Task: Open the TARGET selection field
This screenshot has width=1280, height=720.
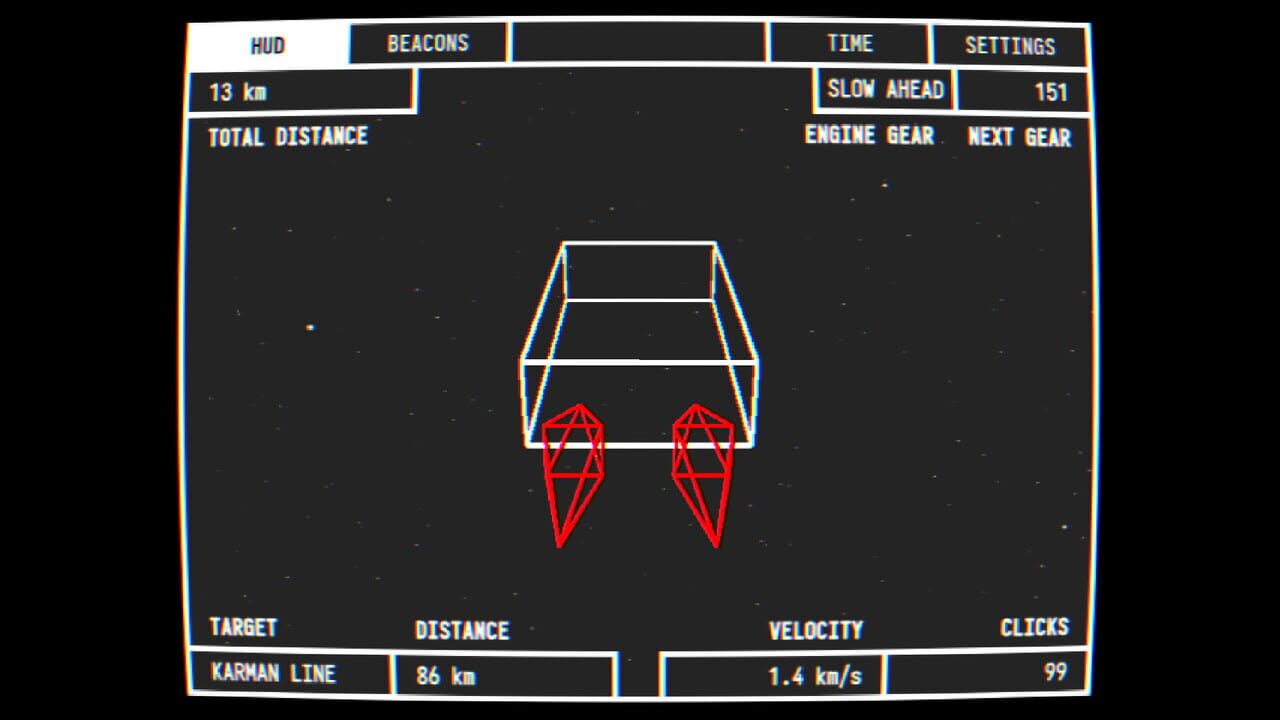Action: click(x=243, y=629)
